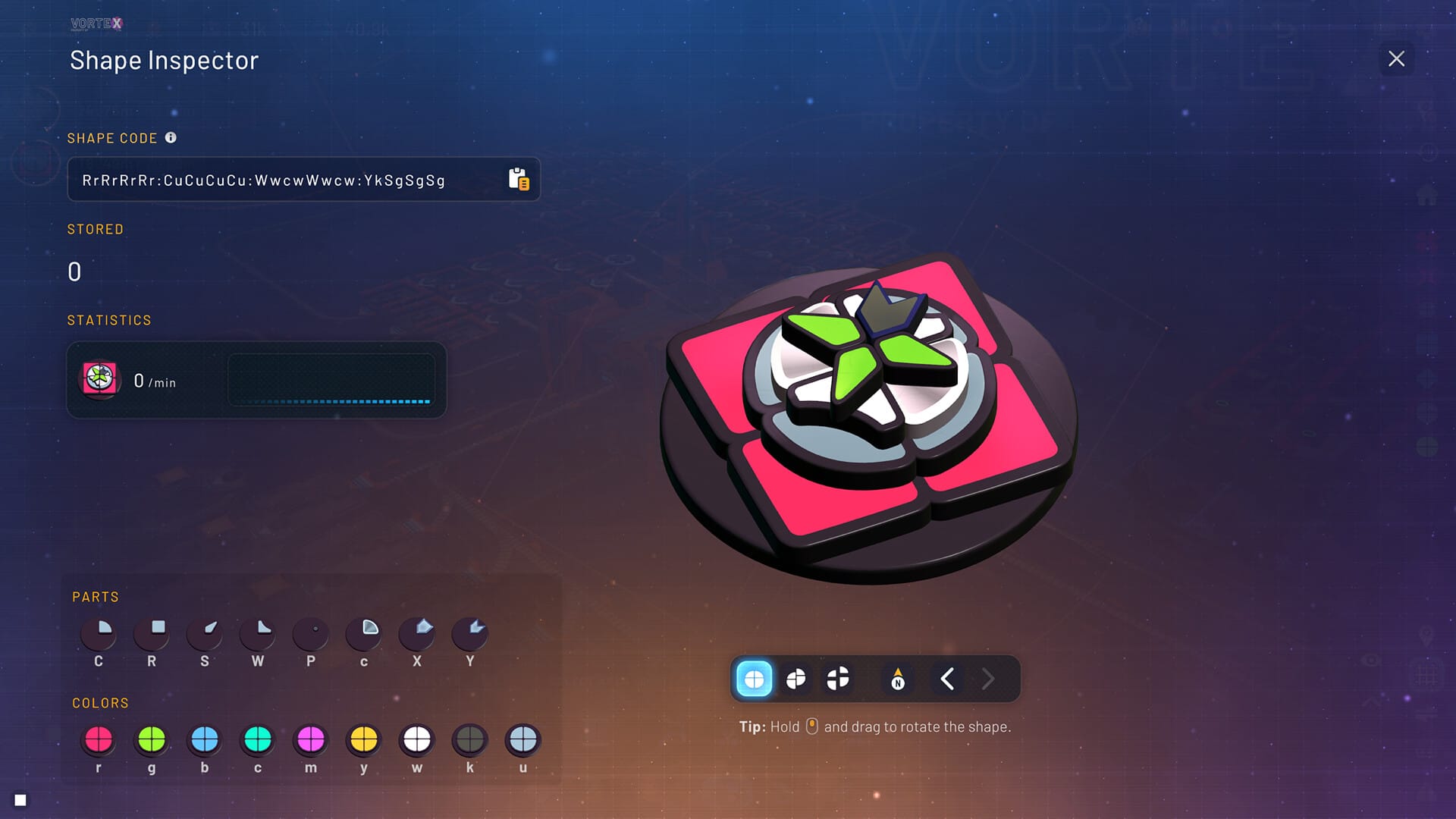Choose the blue color swatch labeled b
Screen dimensions: 1456x819
point(205,739)
